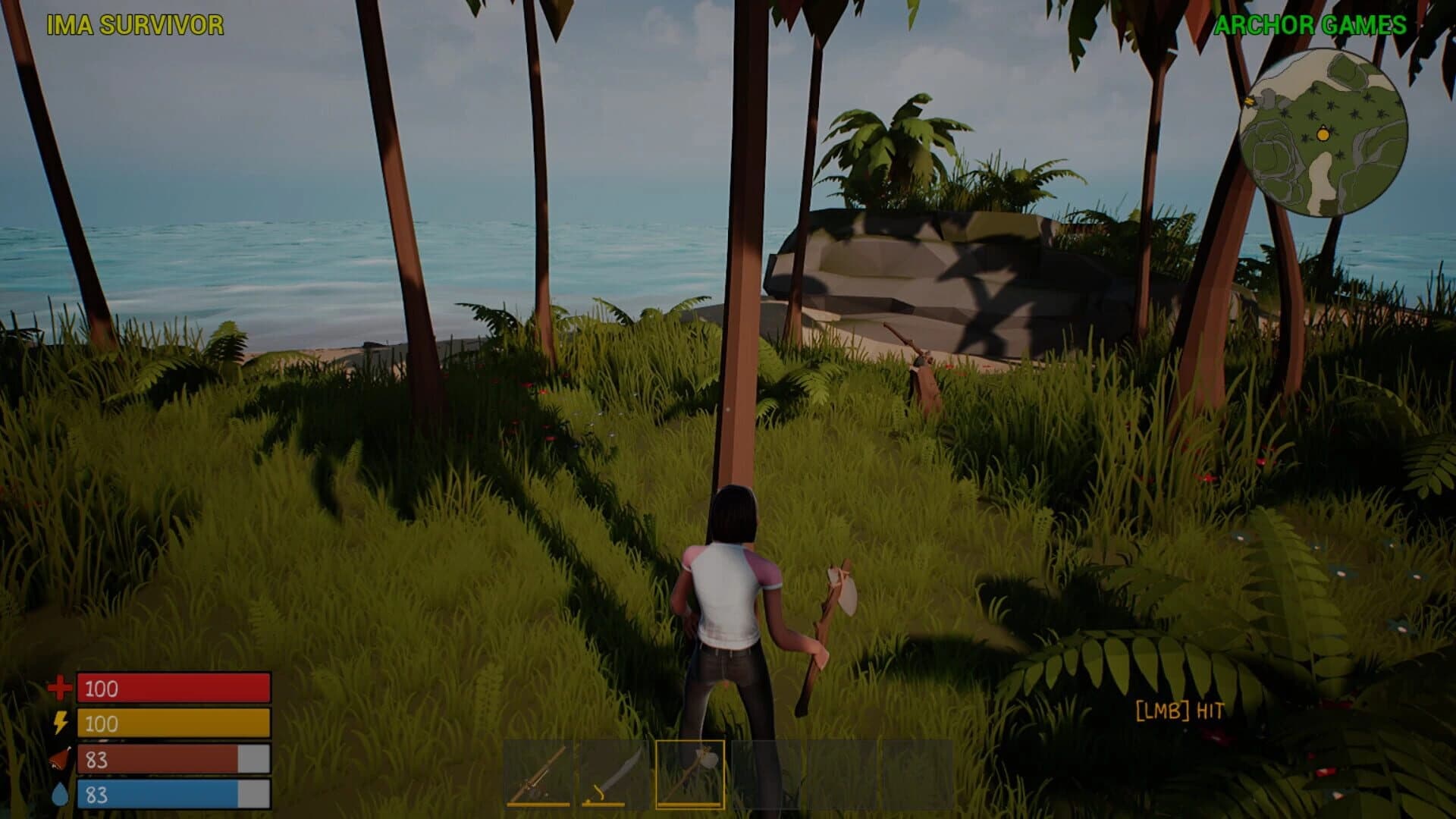Click the IMA SURVIVOR title text
1456x819 pixels.
pos(135,23)
